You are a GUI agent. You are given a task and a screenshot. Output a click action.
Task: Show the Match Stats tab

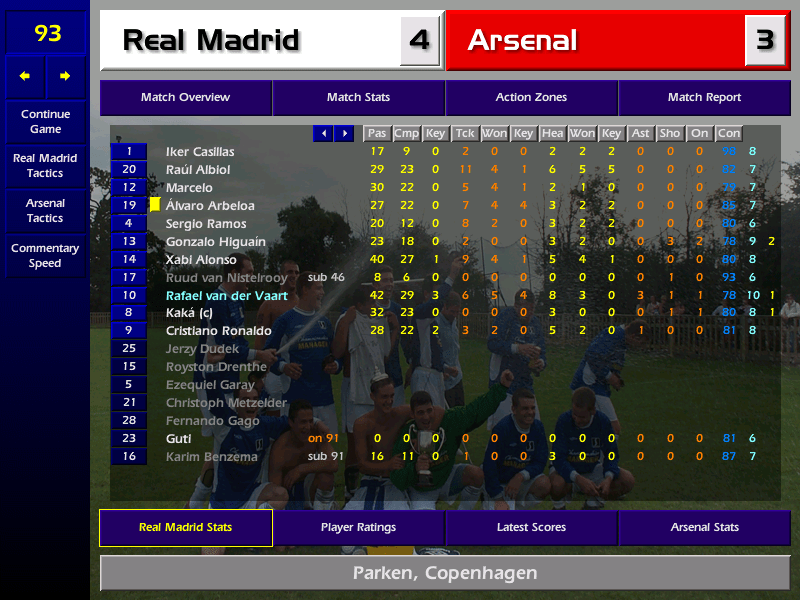tap(358, 98)
